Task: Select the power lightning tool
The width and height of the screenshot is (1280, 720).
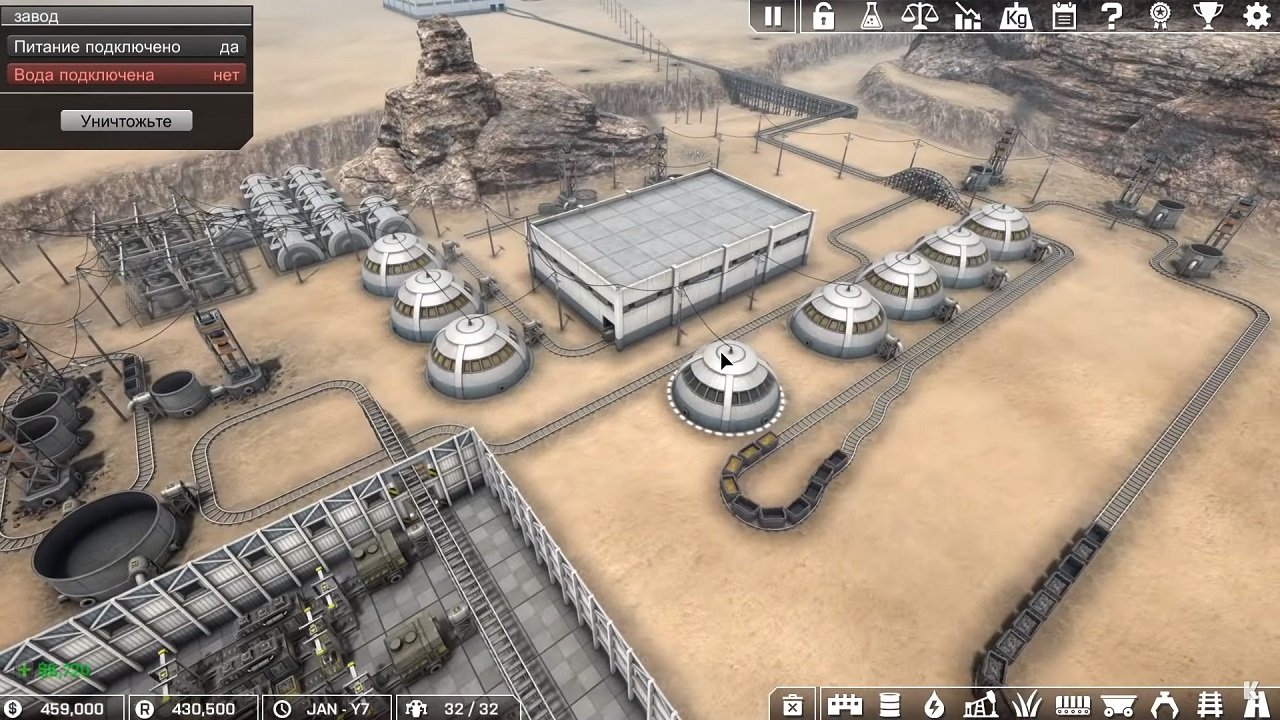Action: [x=935, y=706]
